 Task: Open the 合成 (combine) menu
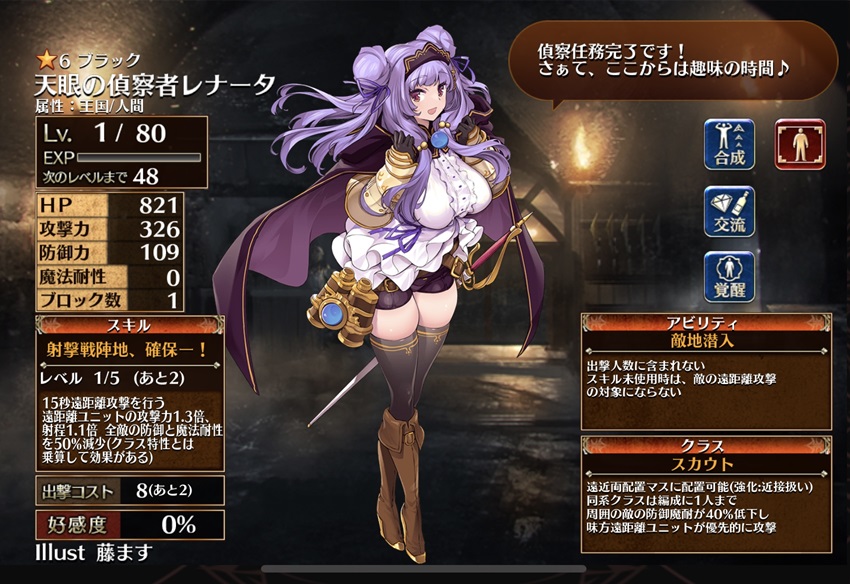[x=729, y=145]
